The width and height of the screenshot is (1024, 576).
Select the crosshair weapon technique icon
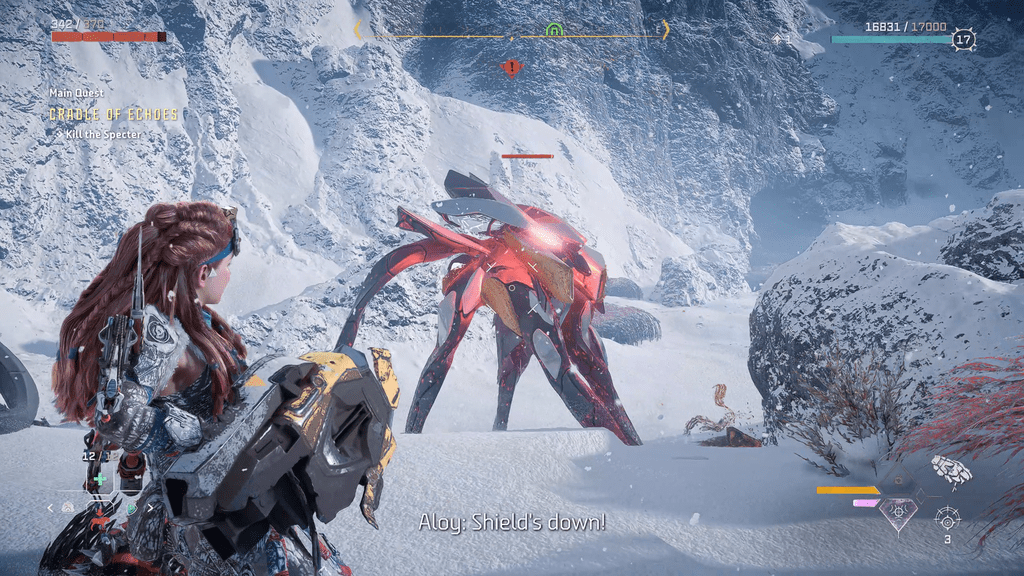point(947,518)
